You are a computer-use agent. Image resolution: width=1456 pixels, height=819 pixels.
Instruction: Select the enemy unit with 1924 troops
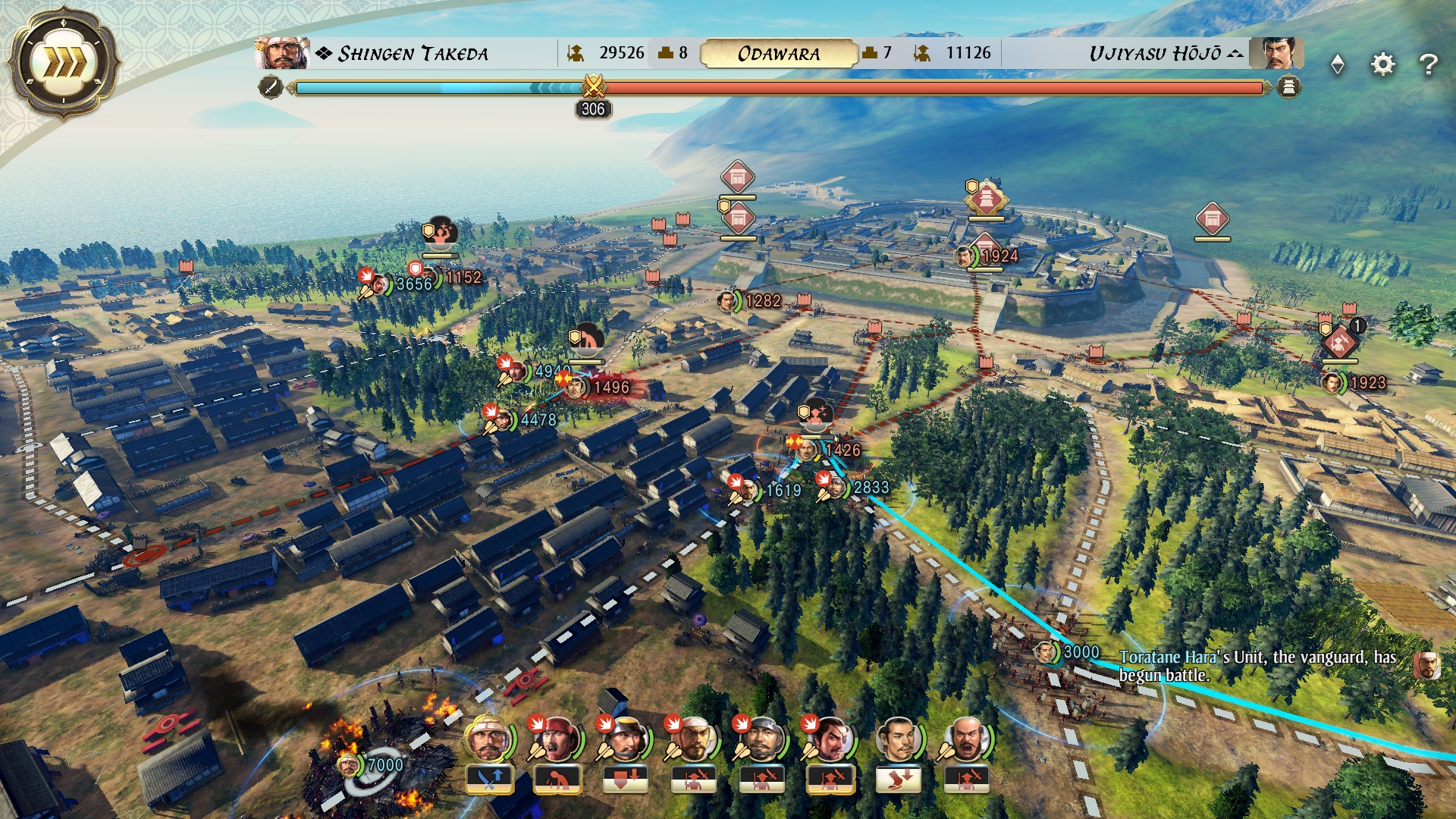(965, 256)
